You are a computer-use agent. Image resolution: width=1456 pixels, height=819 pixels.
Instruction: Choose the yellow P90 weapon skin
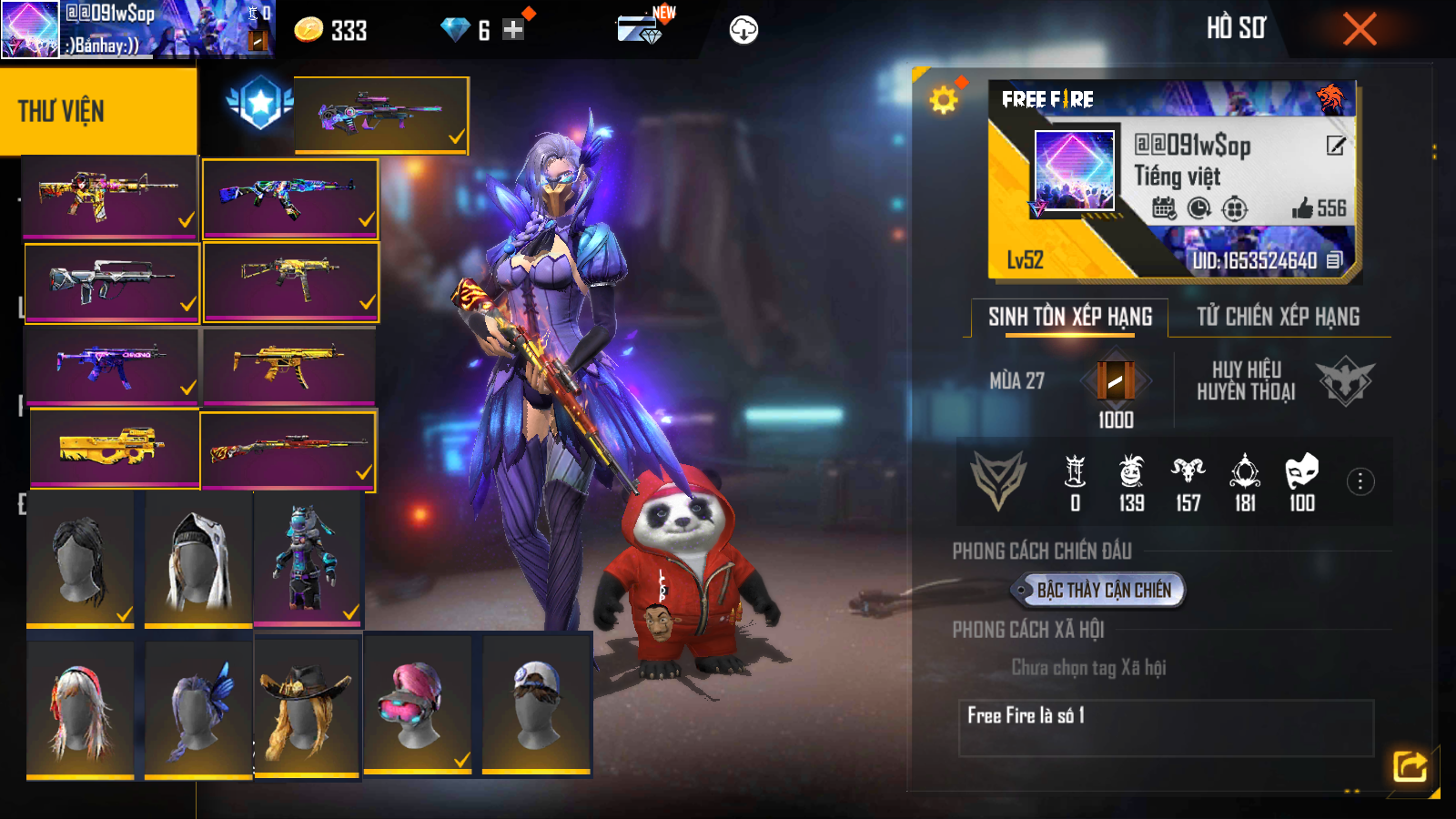tap(114, 447)
